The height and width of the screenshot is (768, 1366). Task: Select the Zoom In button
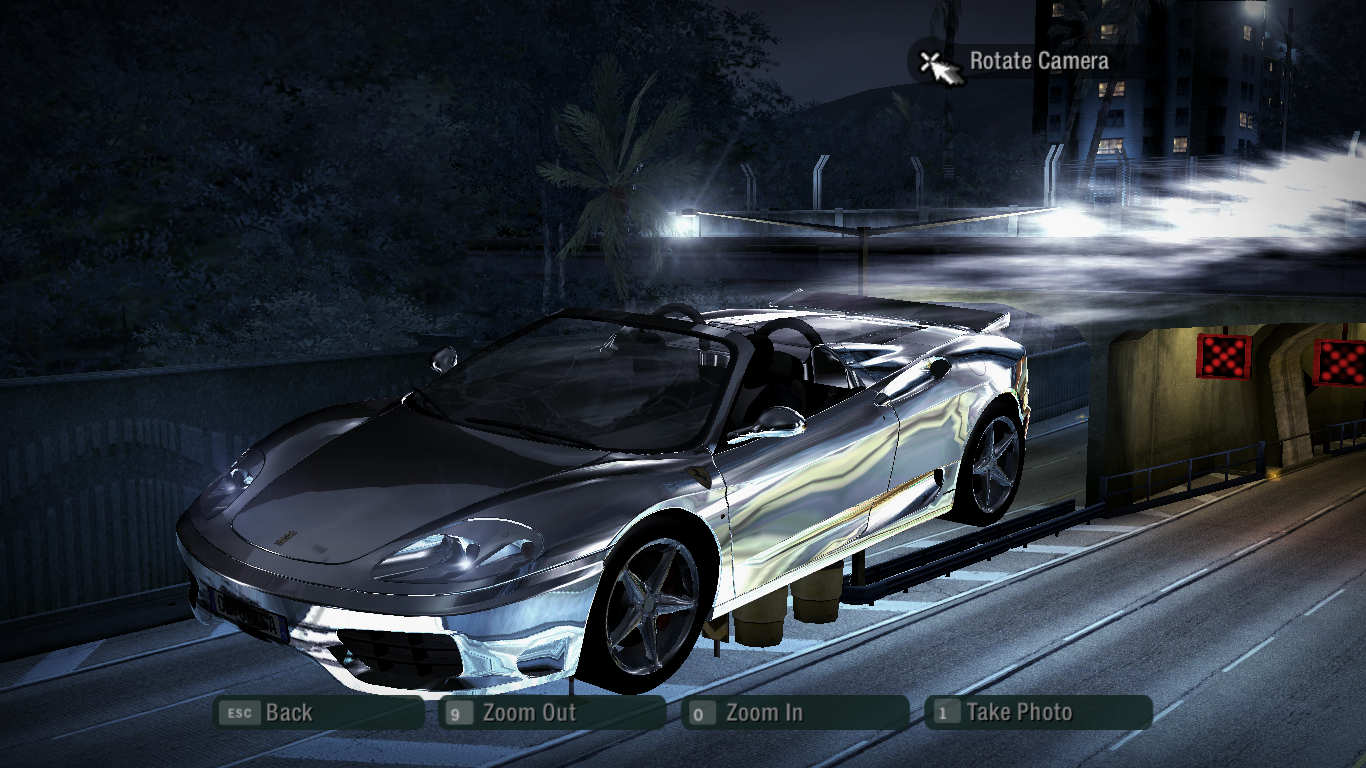795,713
